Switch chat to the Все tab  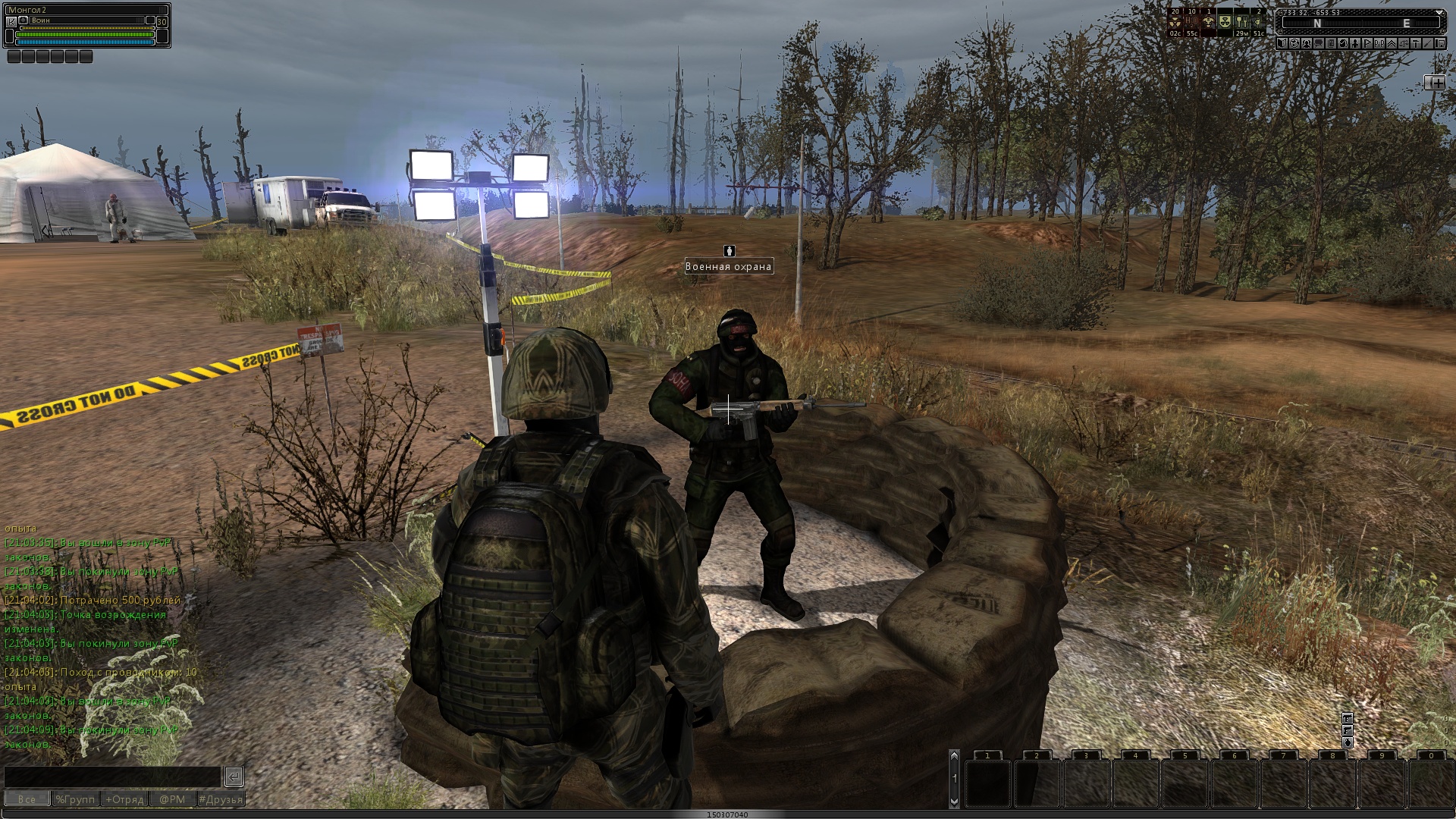click(x=27, y=799)
